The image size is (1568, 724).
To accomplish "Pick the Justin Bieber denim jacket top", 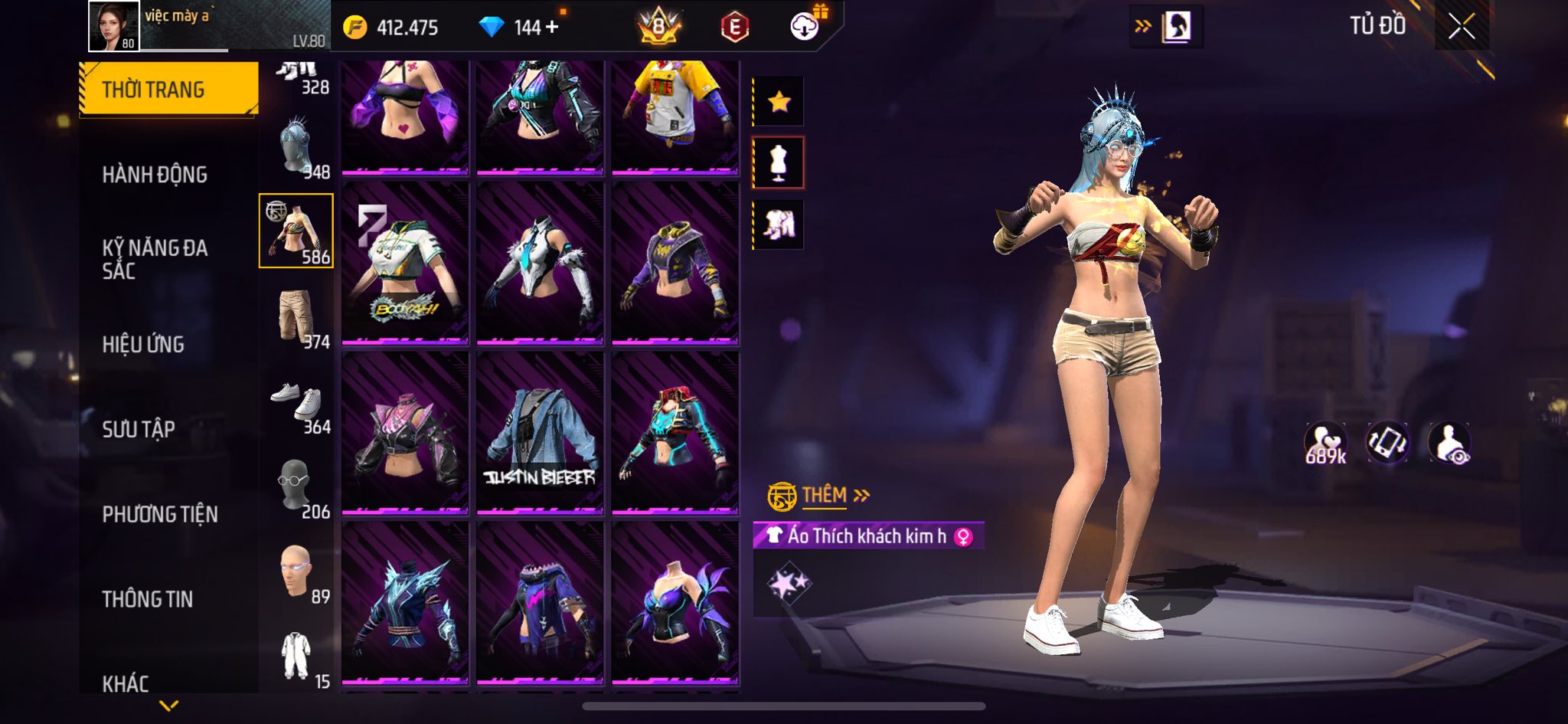I will tap(540, 433).
